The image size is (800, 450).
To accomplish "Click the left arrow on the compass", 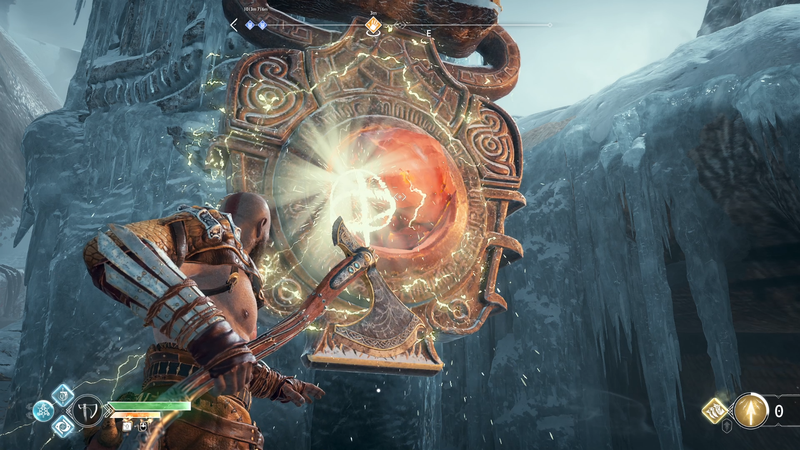I will click(234, 24).
